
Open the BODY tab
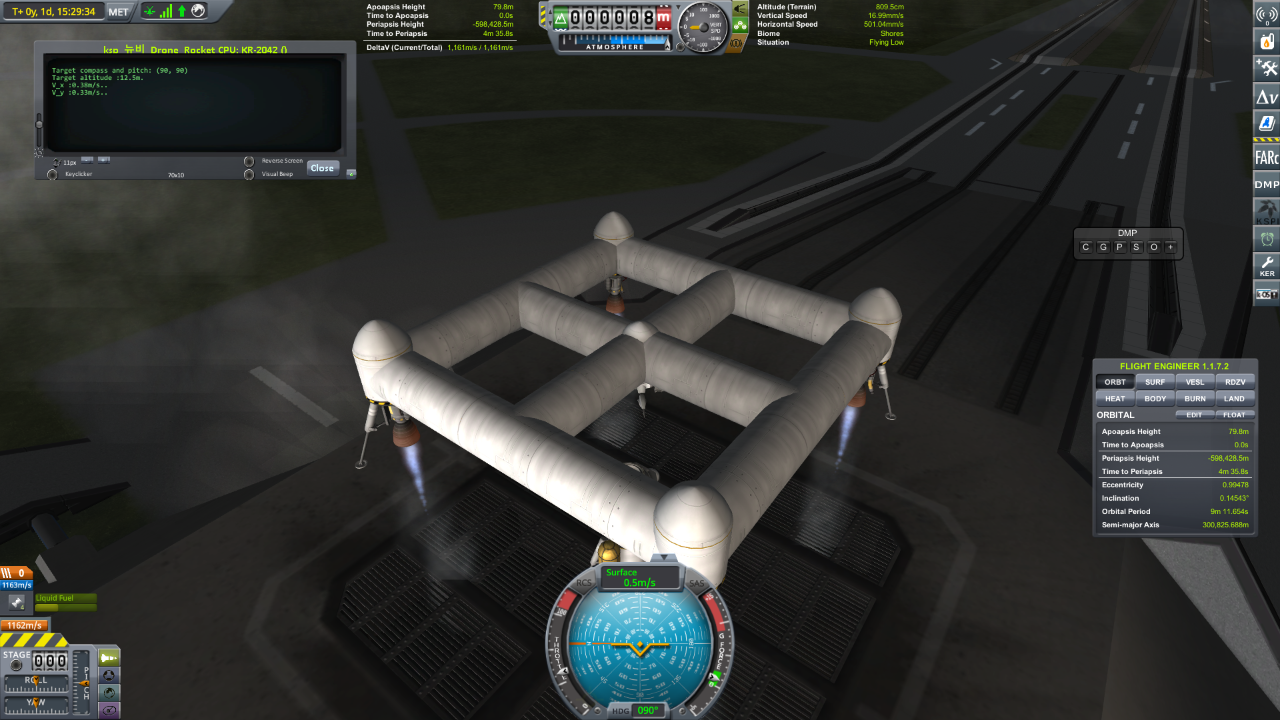tap(1154, 398)
